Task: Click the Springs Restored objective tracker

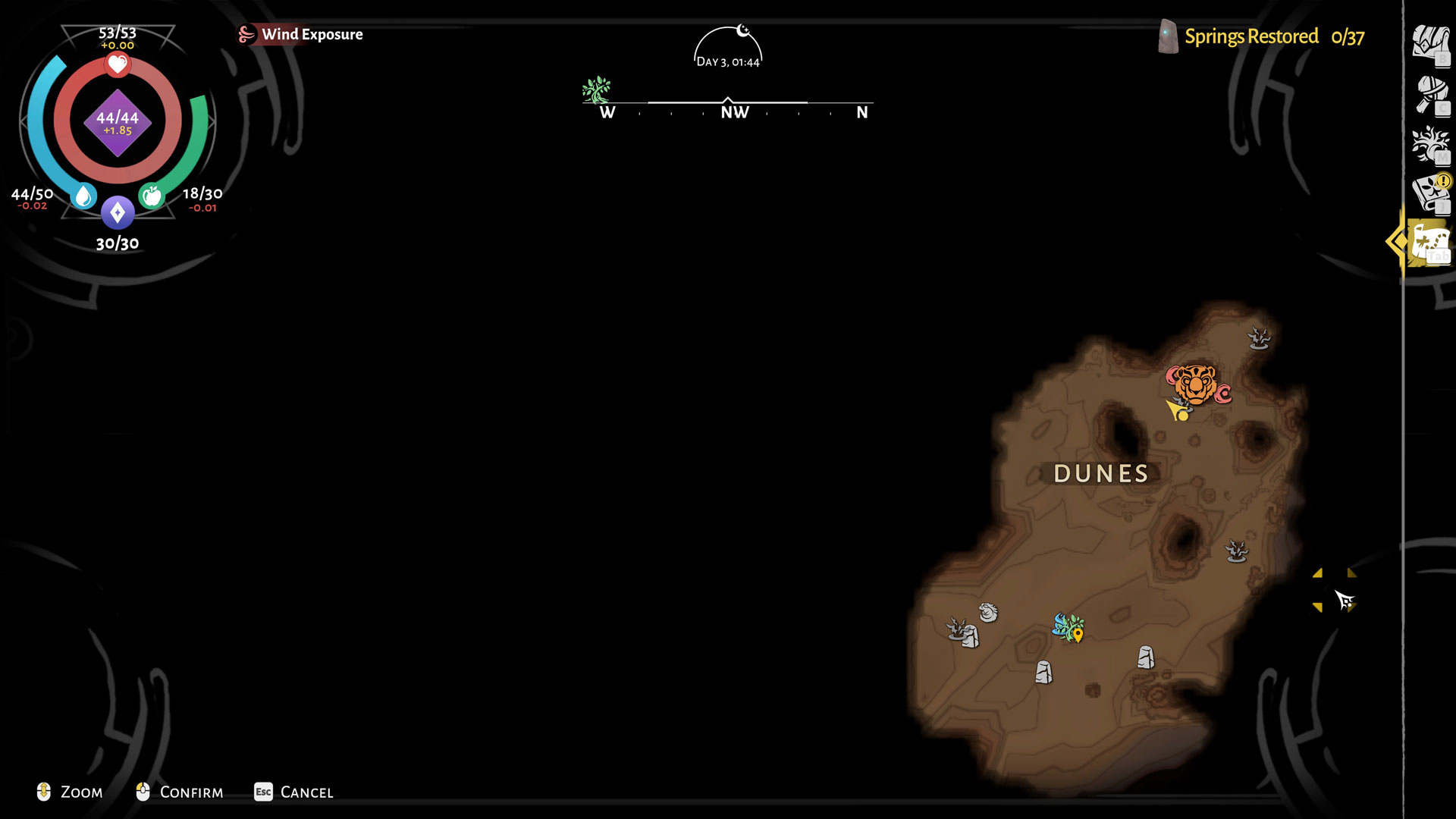Action: click(1263, 36)
